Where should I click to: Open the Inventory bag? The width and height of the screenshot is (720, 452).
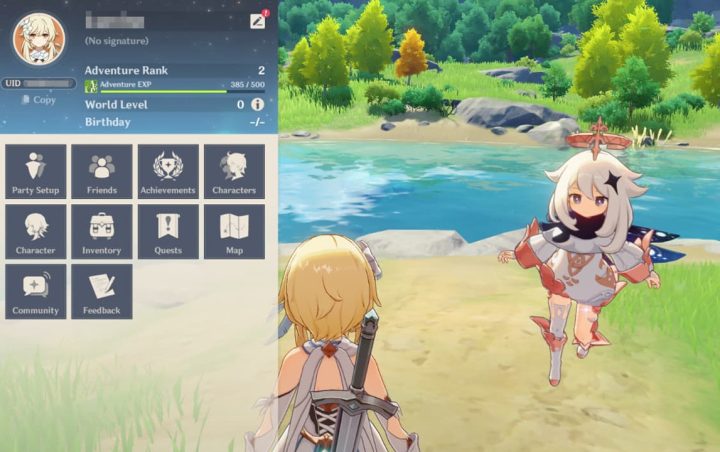tap(102, 231)
